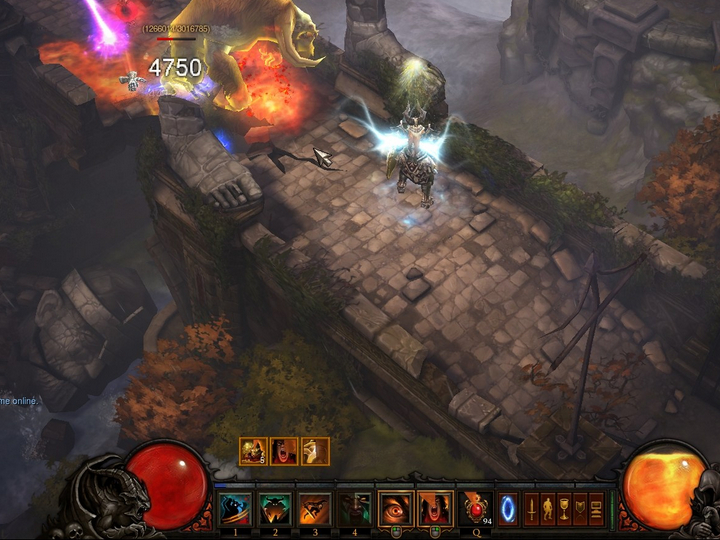Click the buff icon with 5 stacks
This screenshot has width=720, height=540.
[252, 452]
